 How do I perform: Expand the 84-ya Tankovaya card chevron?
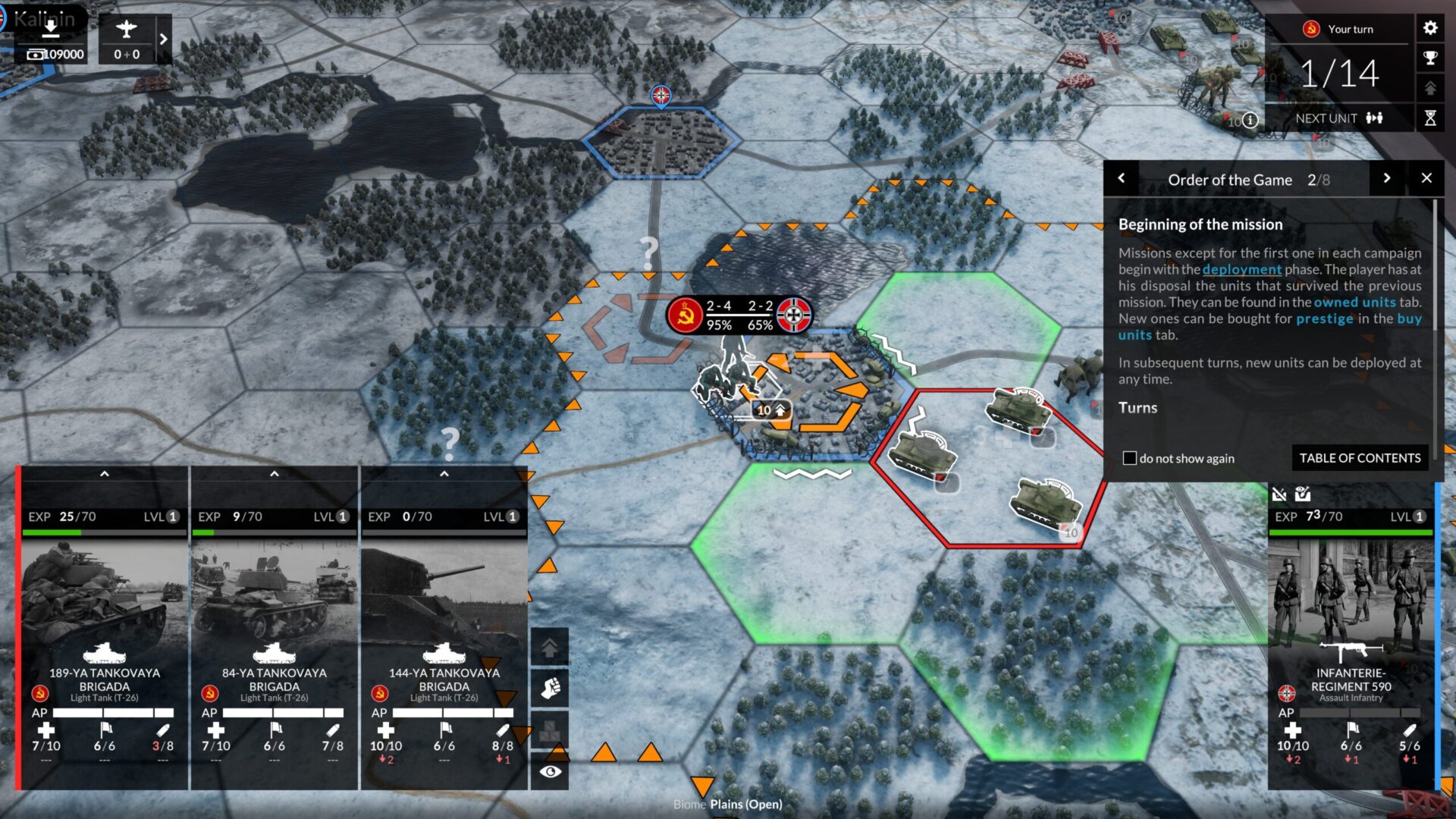point(275,474)
